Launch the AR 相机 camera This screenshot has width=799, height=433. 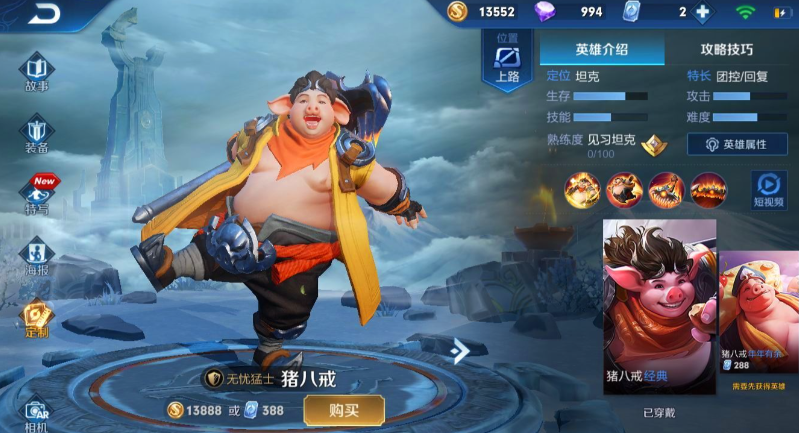pyautogui.click(x=37, y=414)
